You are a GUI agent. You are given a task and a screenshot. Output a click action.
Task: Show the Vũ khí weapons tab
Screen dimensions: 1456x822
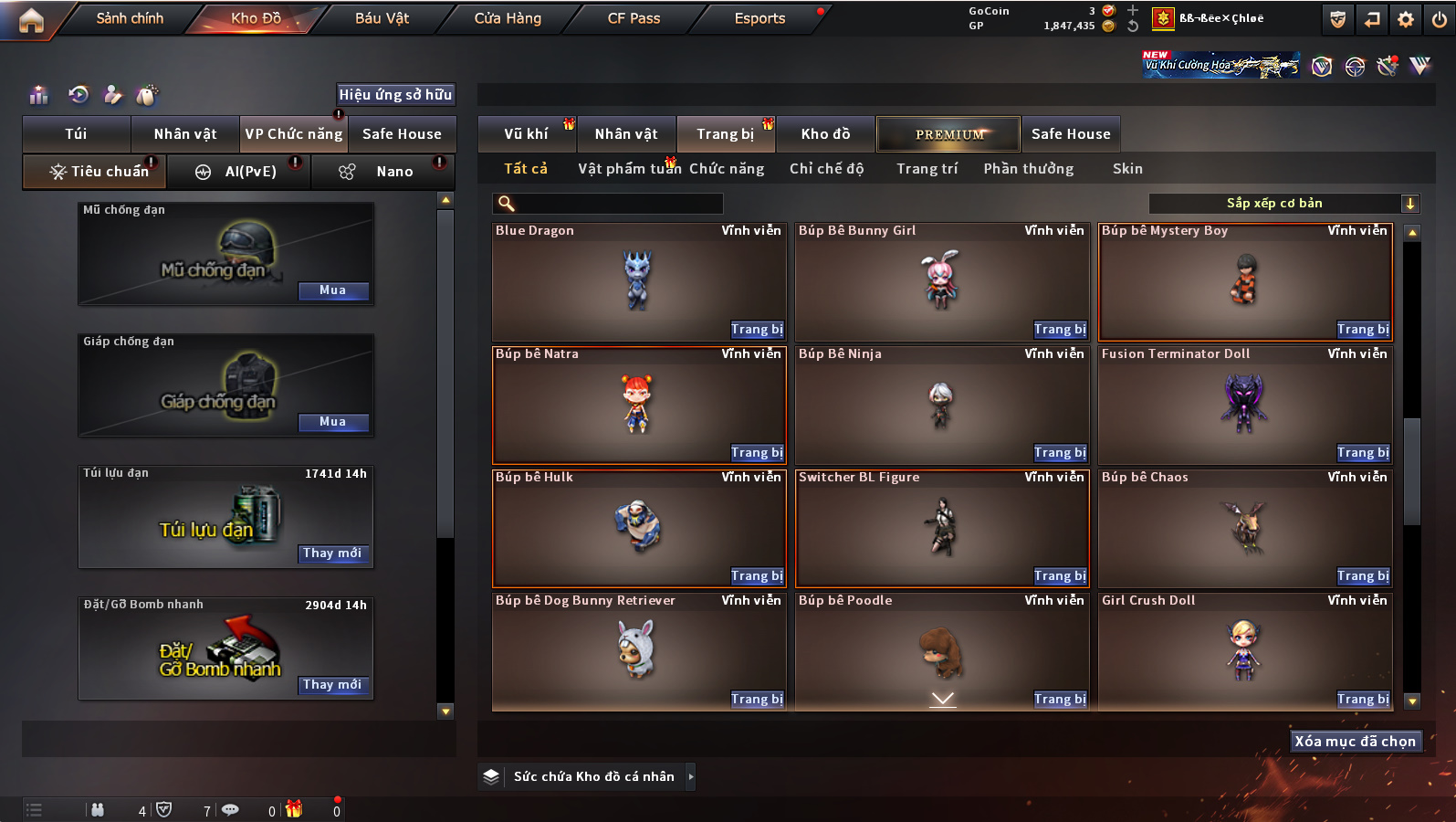527,134
